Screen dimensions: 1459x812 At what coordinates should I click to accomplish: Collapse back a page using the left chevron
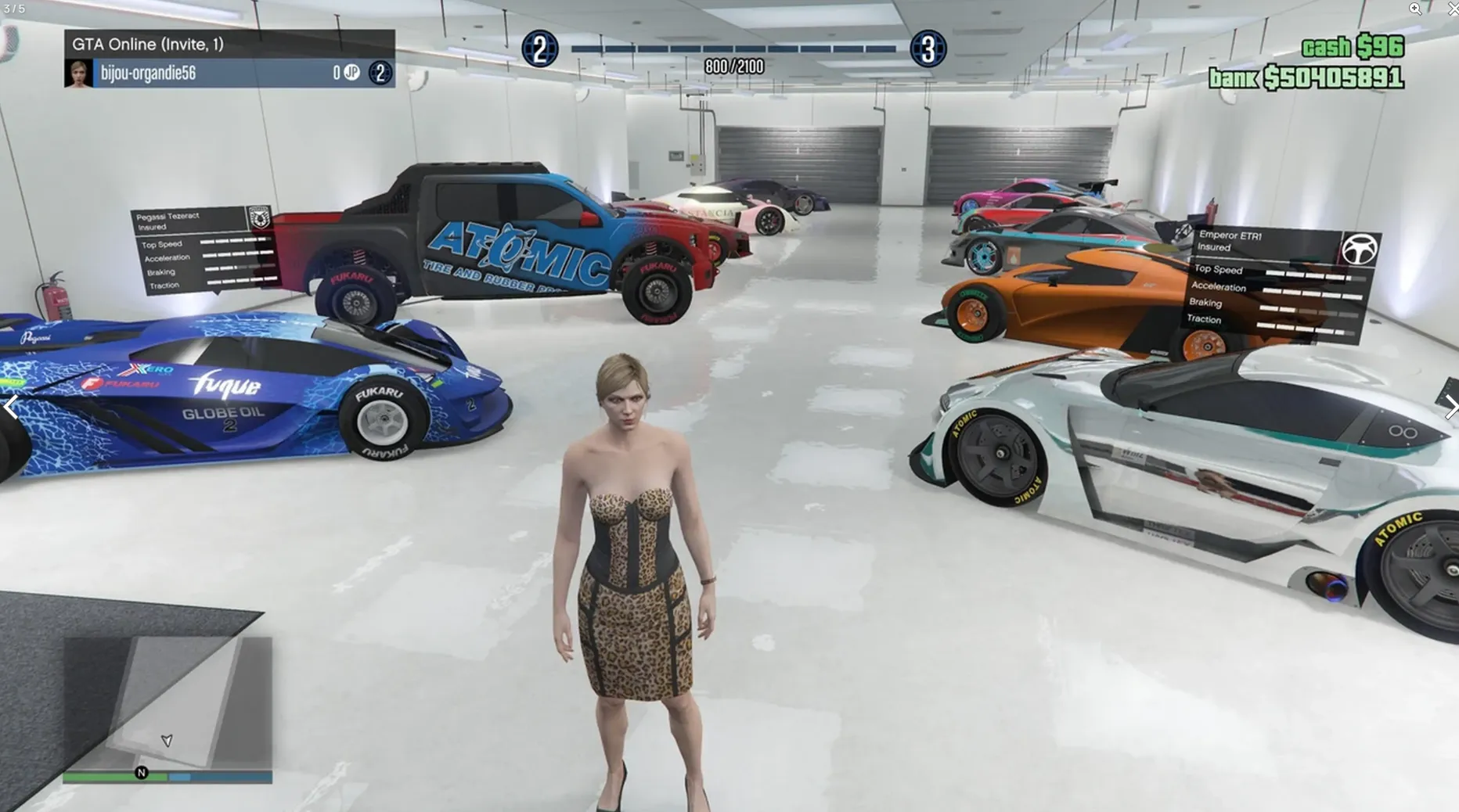coord(11,407)
